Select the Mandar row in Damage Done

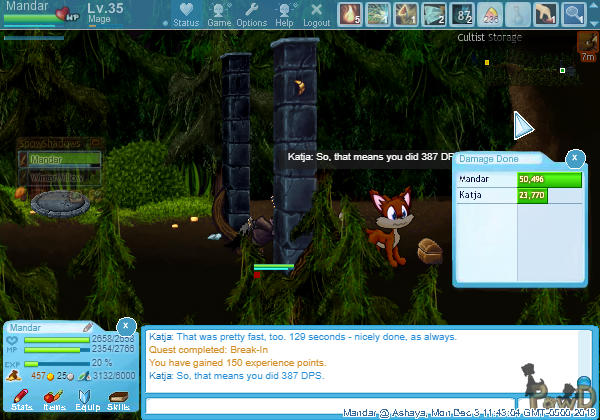(x=505, y=179)
